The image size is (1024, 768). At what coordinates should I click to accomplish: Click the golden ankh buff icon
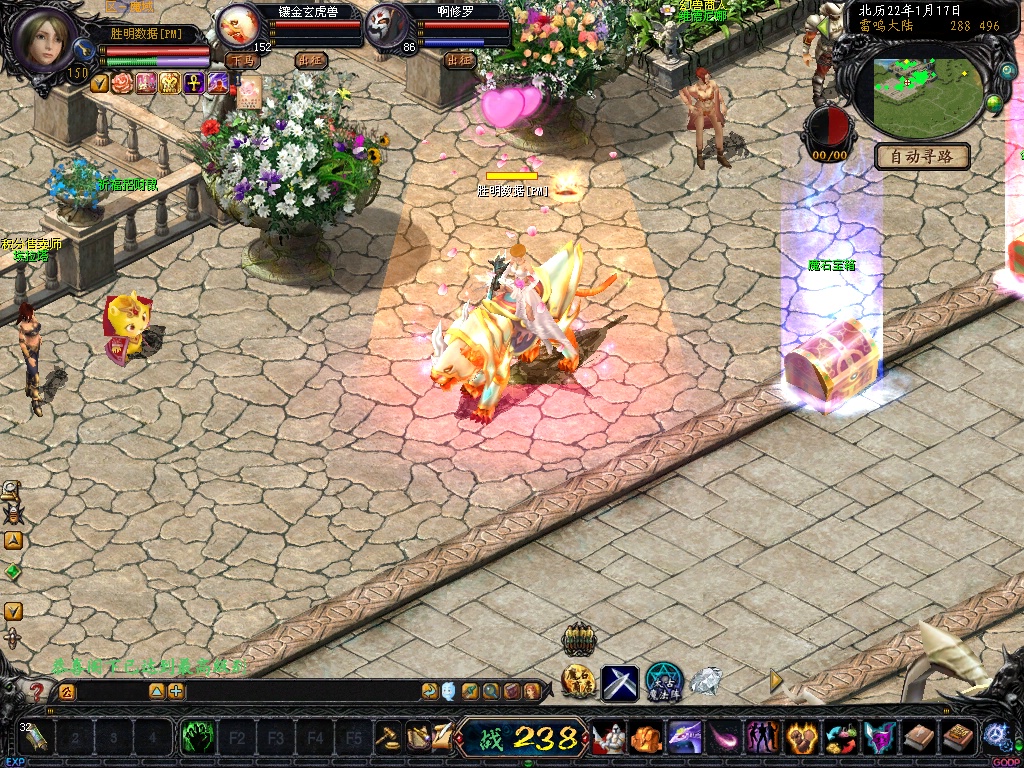(x=194, y=83)
